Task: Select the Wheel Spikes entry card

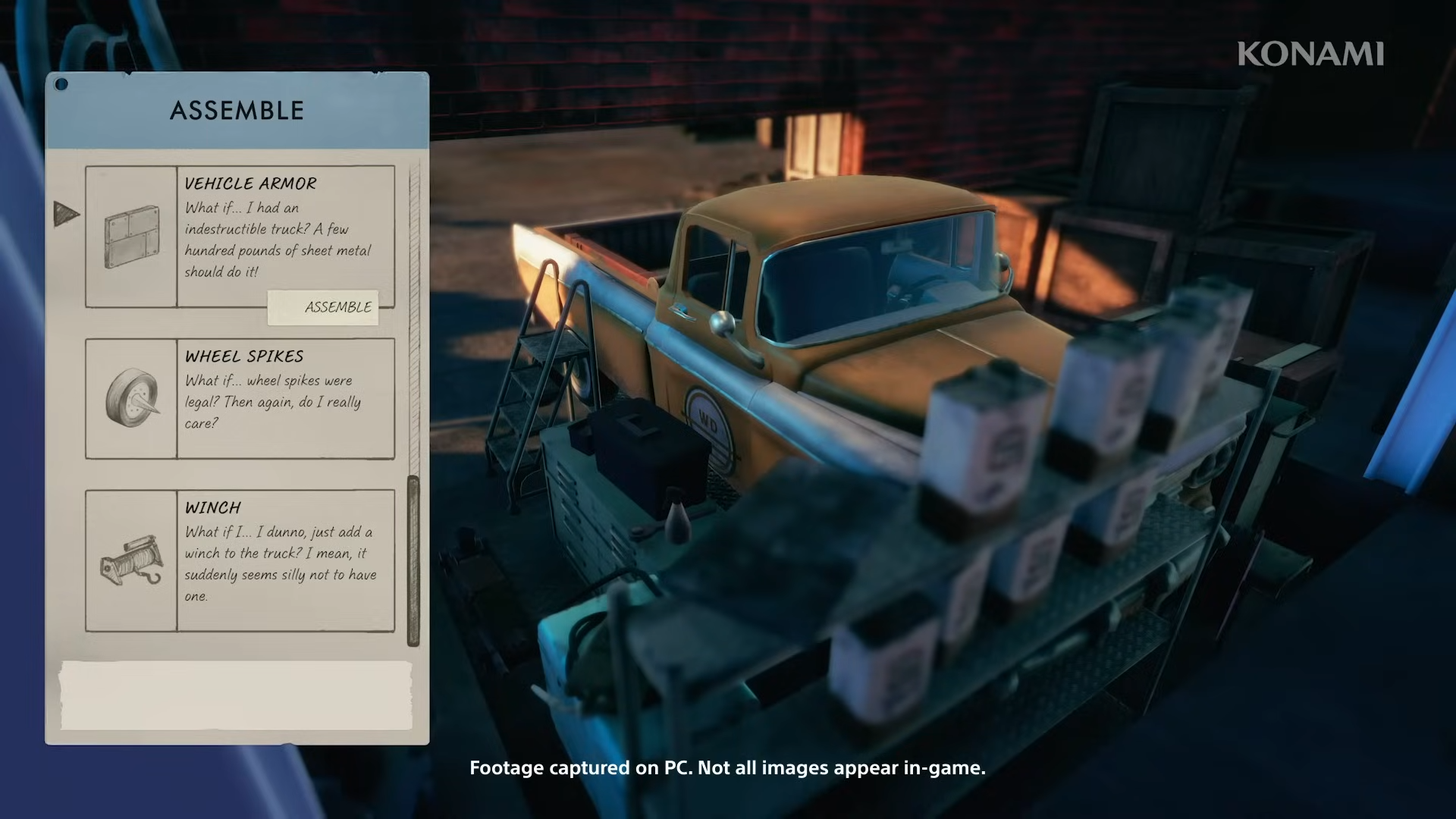Action: 239,400
